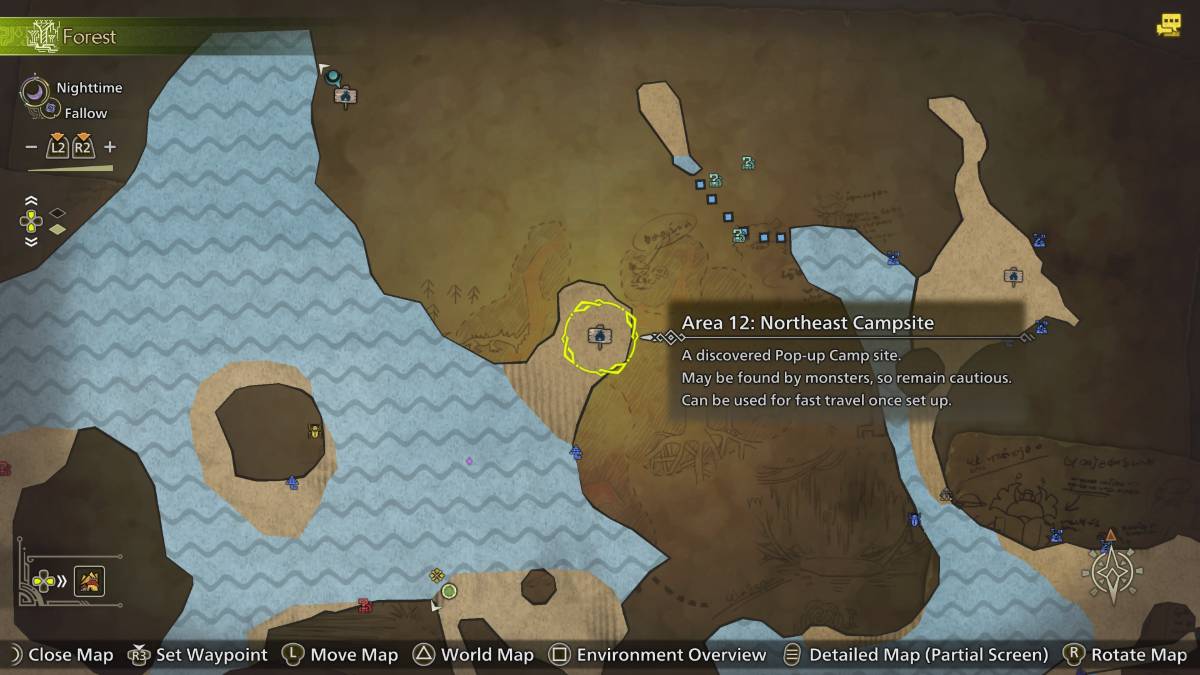
Task: Select the green circular player marker
Action: click(x=449, y=591)
